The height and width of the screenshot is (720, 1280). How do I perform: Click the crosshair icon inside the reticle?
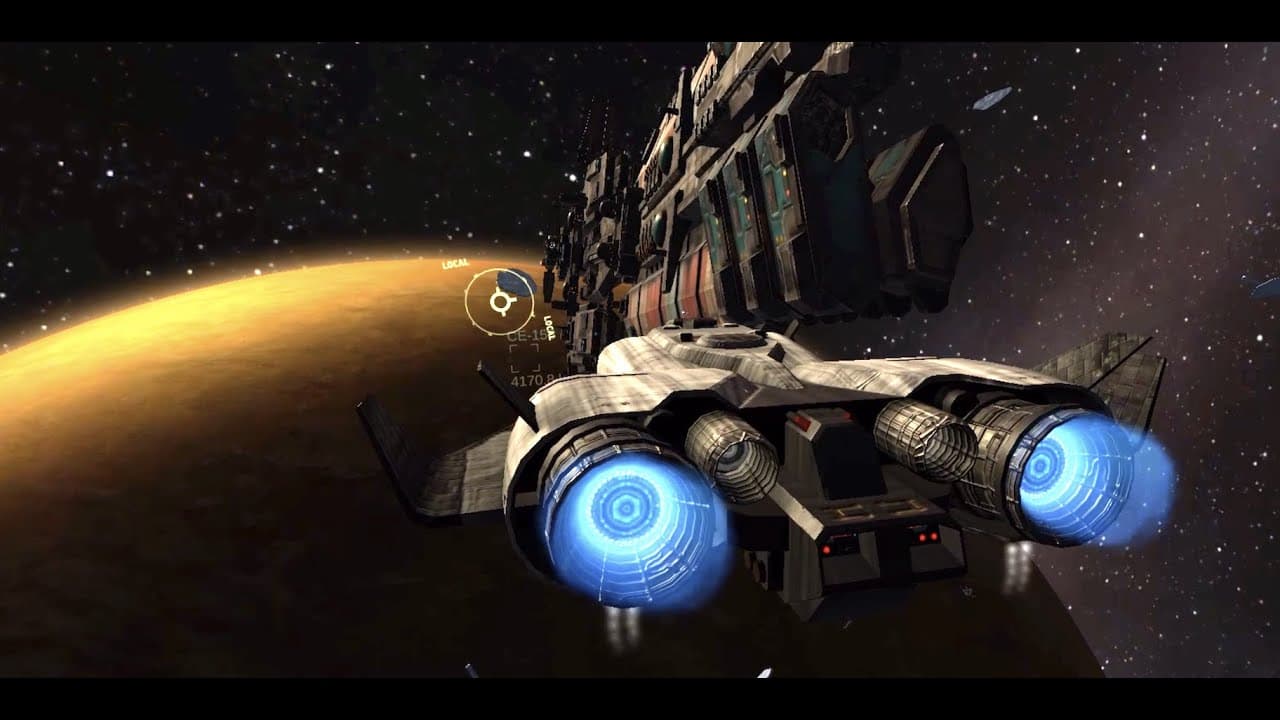[x=500, y=300]
